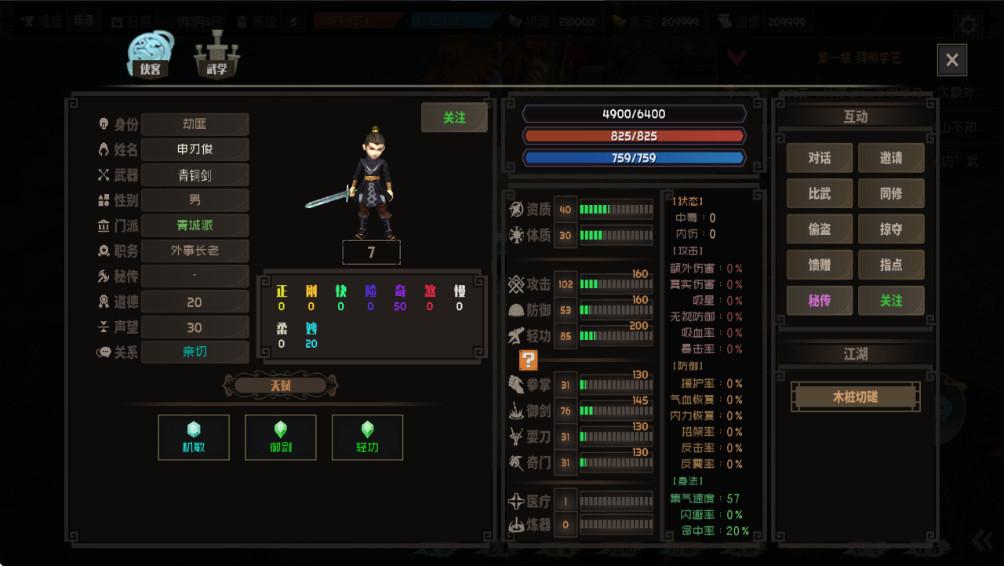Click the green 关注 button above the character
The width and height of the screenshot is (1004, 566).
(454, 118)
